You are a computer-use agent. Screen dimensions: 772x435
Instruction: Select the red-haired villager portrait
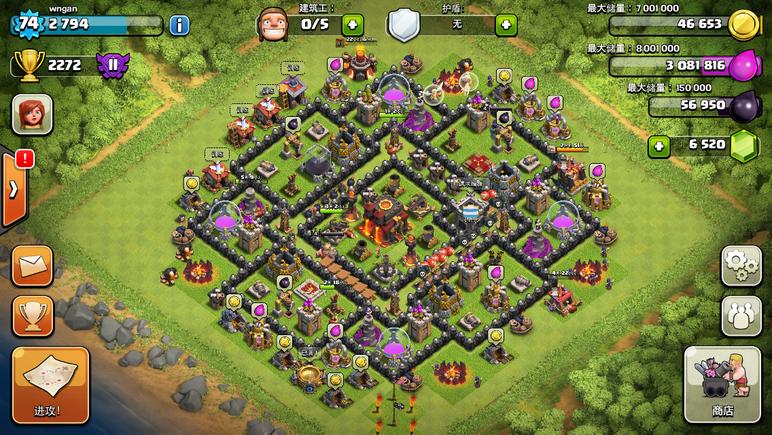(32, 114)
